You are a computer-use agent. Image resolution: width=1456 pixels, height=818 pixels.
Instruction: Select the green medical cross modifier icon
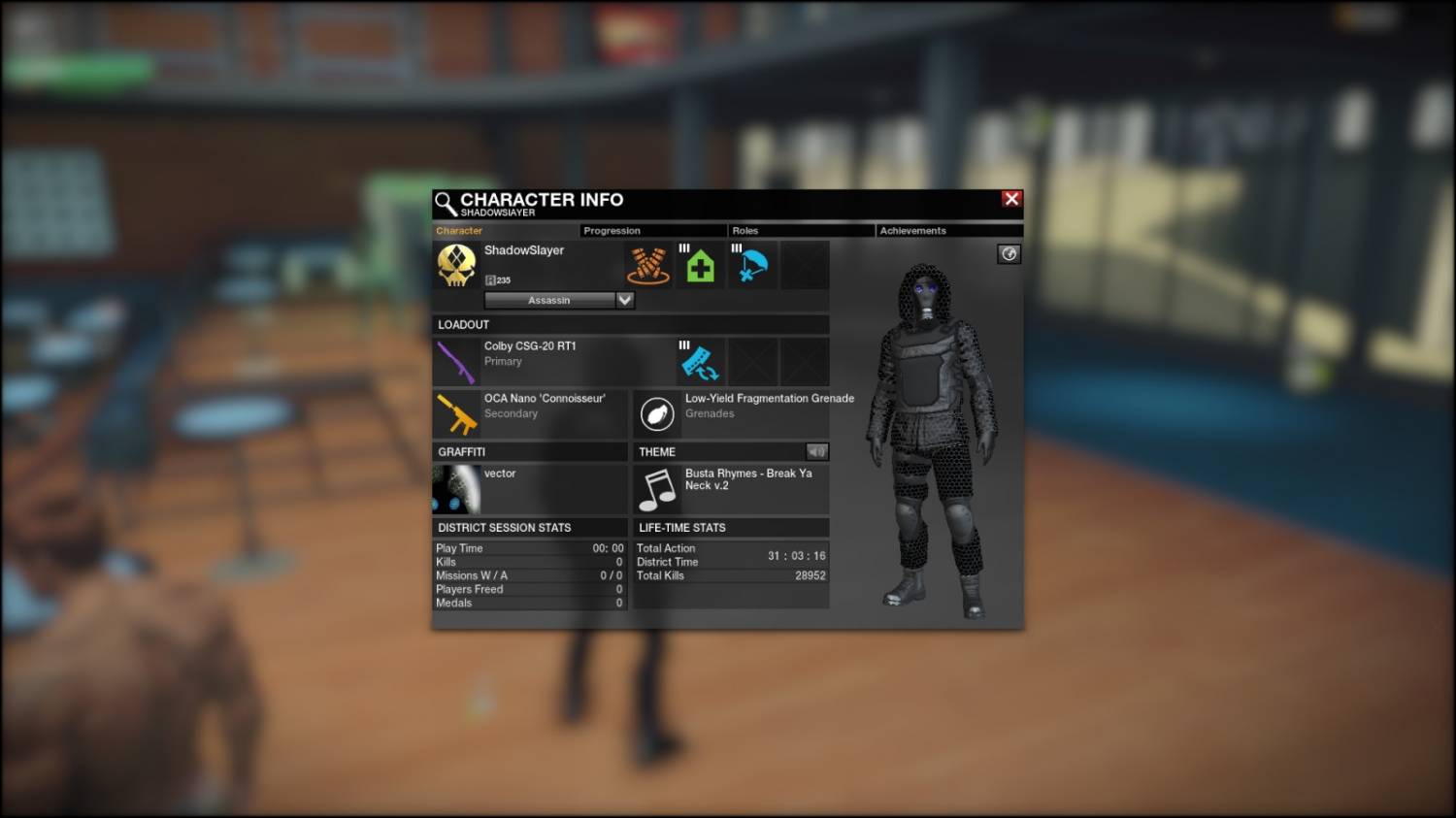pyautogui.click(x=700, y=265)
